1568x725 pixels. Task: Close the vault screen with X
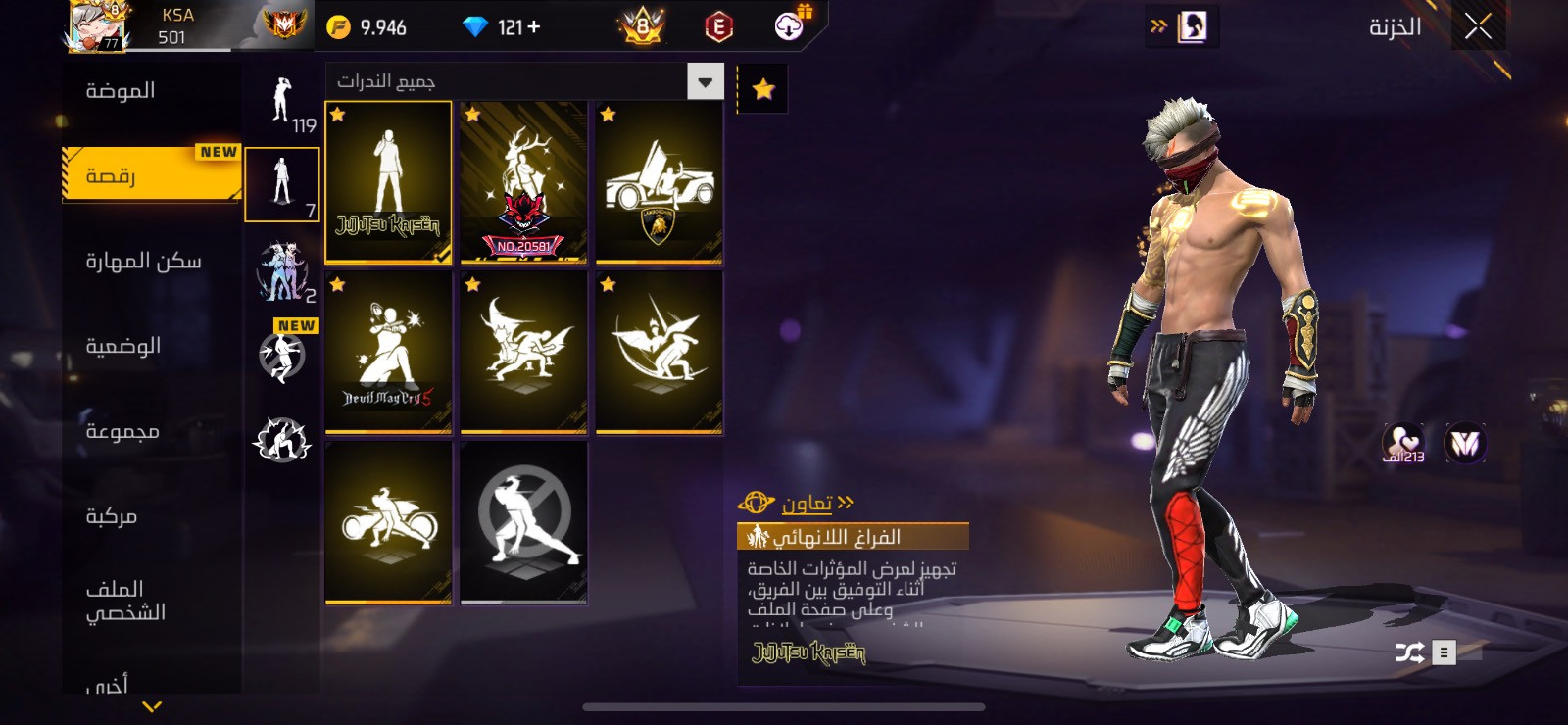[x=1478, y=27]
